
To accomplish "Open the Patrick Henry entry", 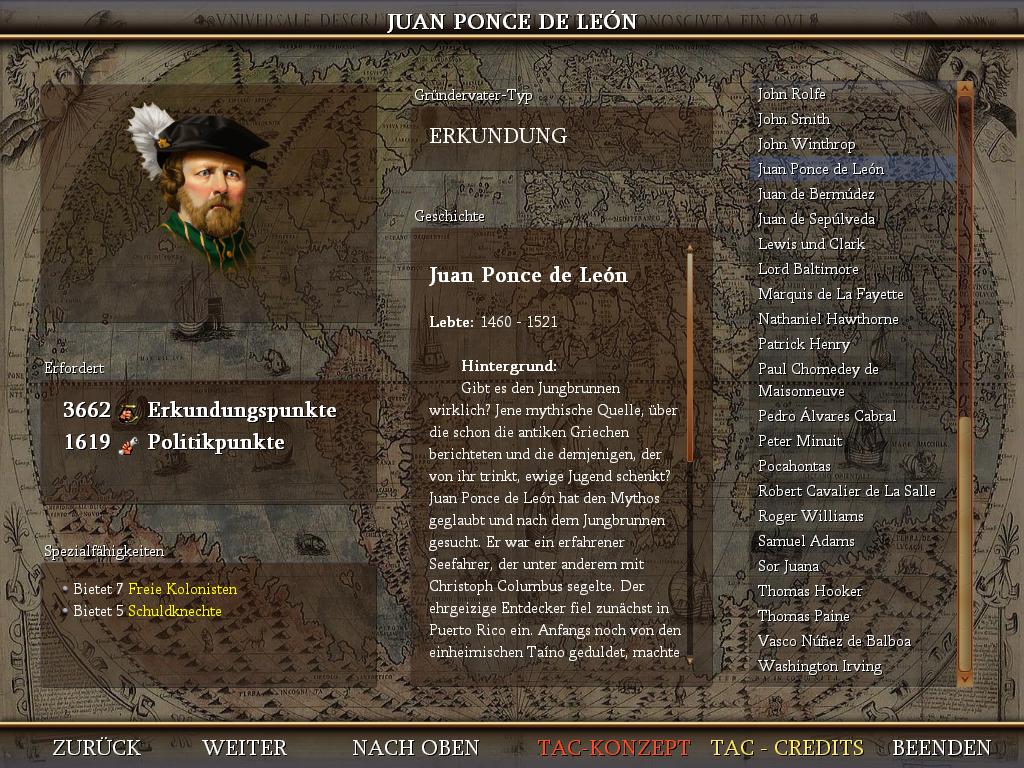I will [804, 344].
